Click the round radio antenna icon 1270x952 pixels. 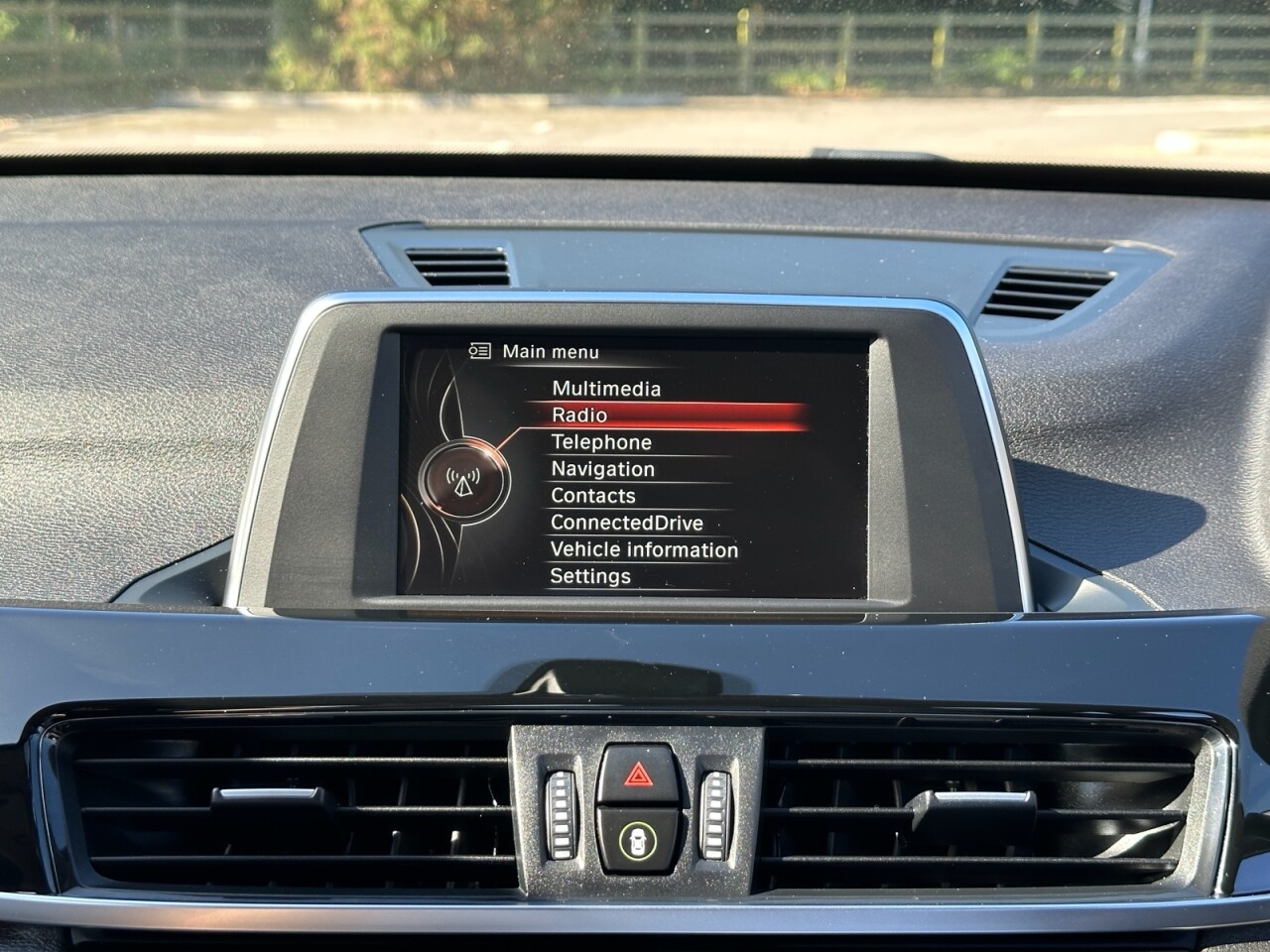[462, 481]
